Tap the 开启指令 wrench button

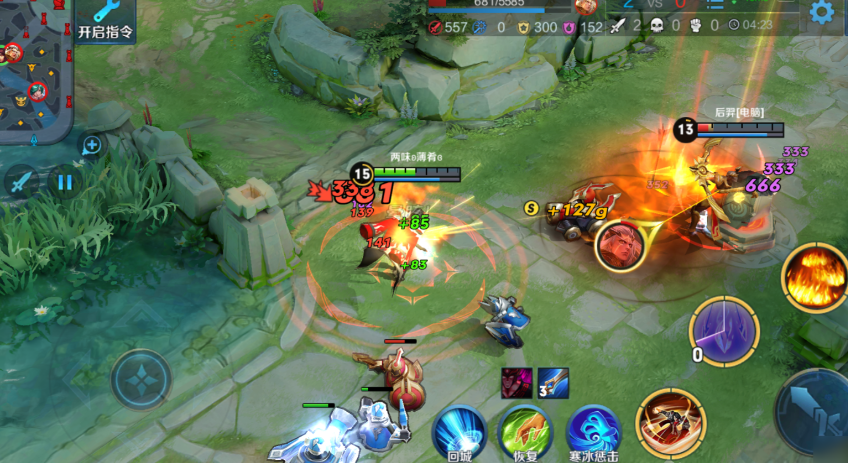105,19
